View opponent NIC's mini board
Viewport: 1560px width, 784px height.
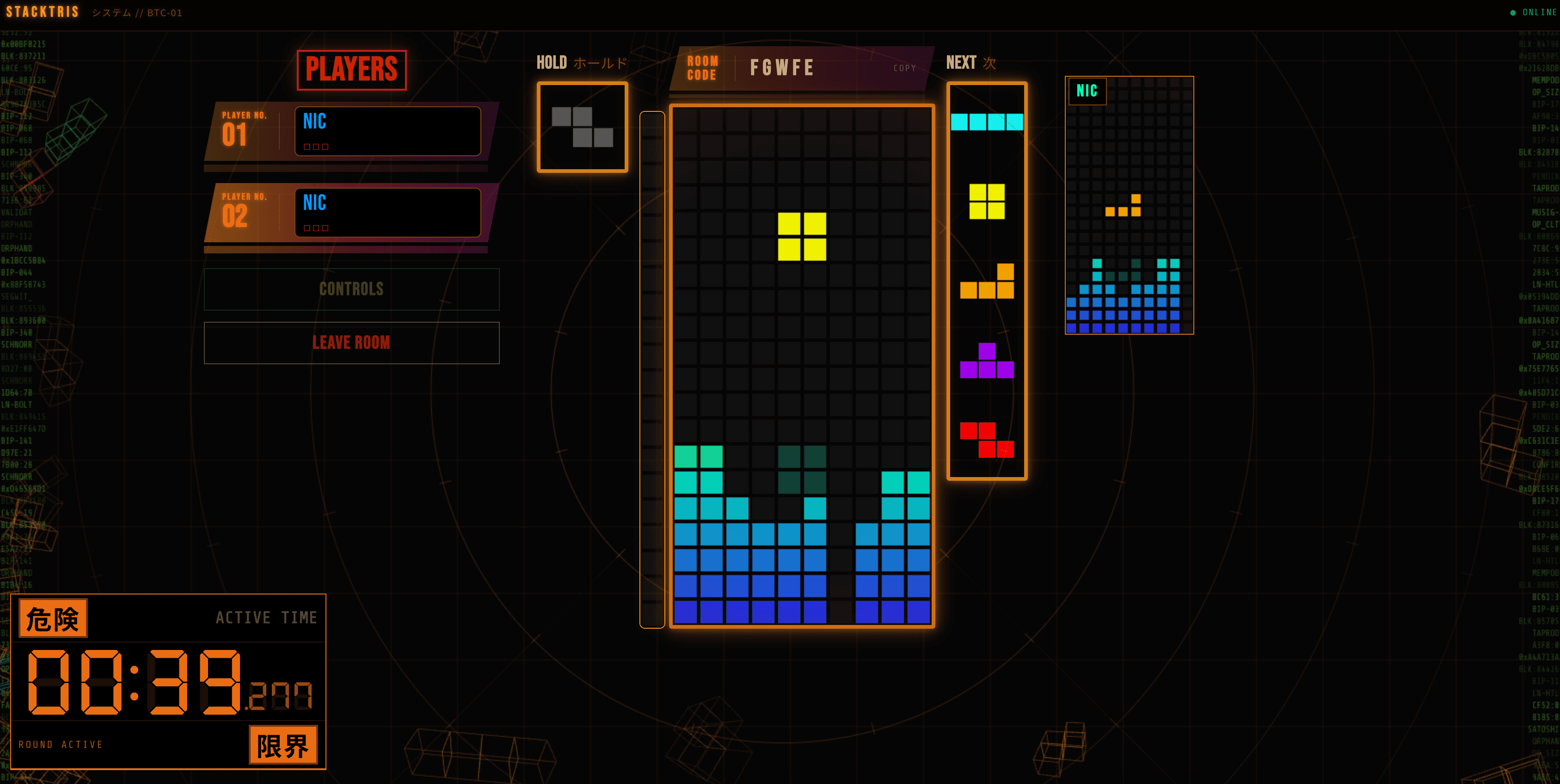(x=1129, y=205)
